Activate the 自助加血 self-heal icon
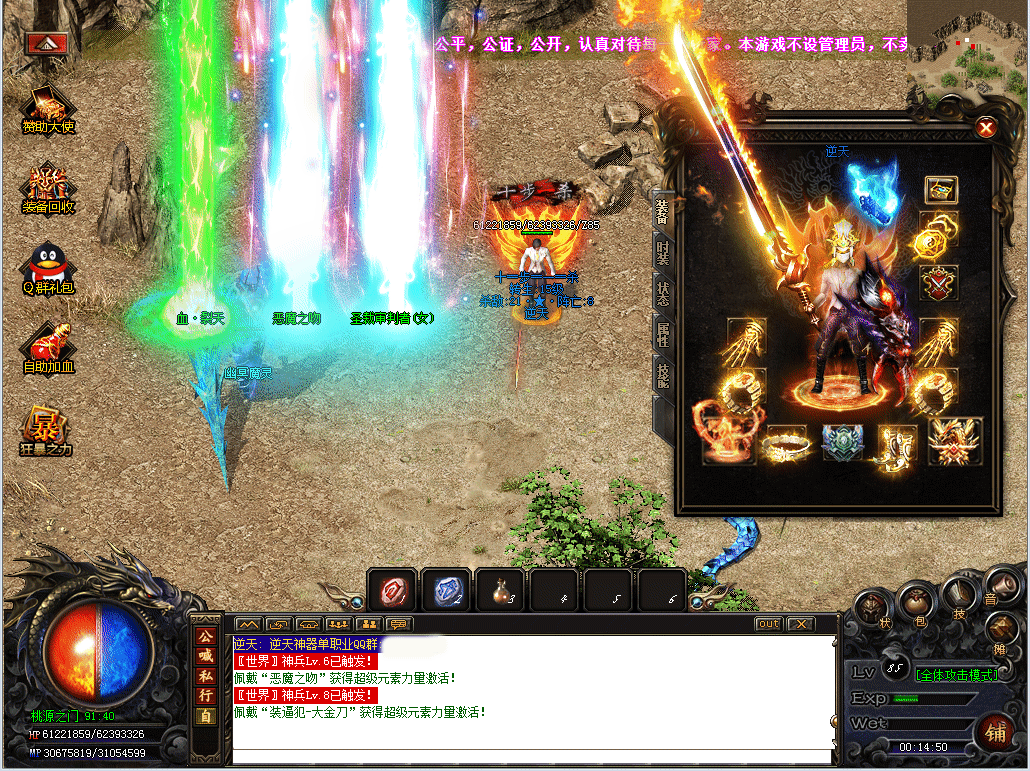This screenshot has height=771, width=1030. click(49, 349)
